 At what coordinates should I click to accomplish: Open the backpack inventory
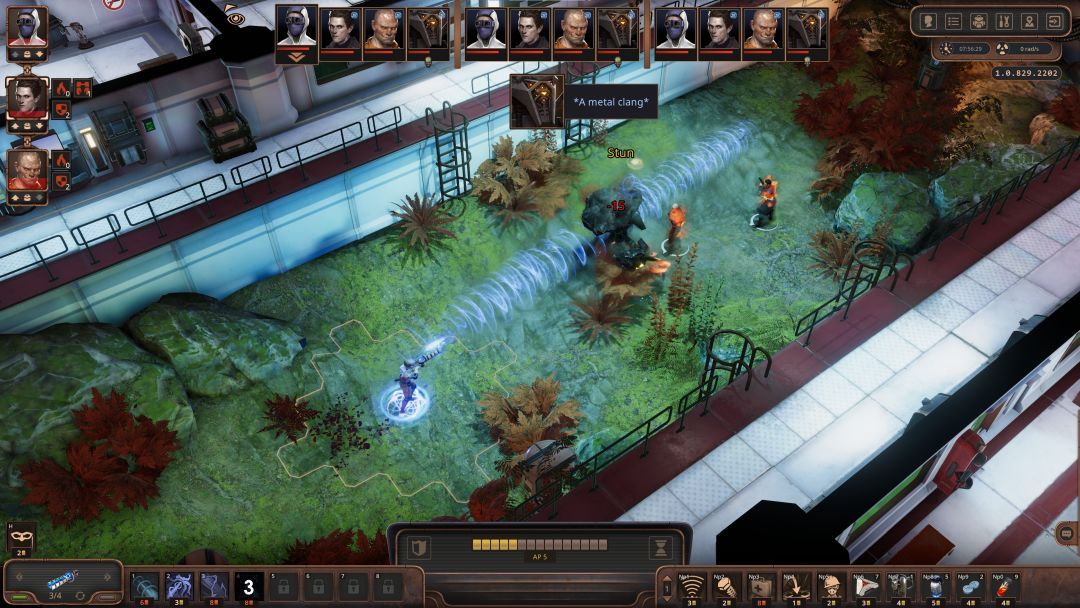pyautogui.click(x=979, y=21)
